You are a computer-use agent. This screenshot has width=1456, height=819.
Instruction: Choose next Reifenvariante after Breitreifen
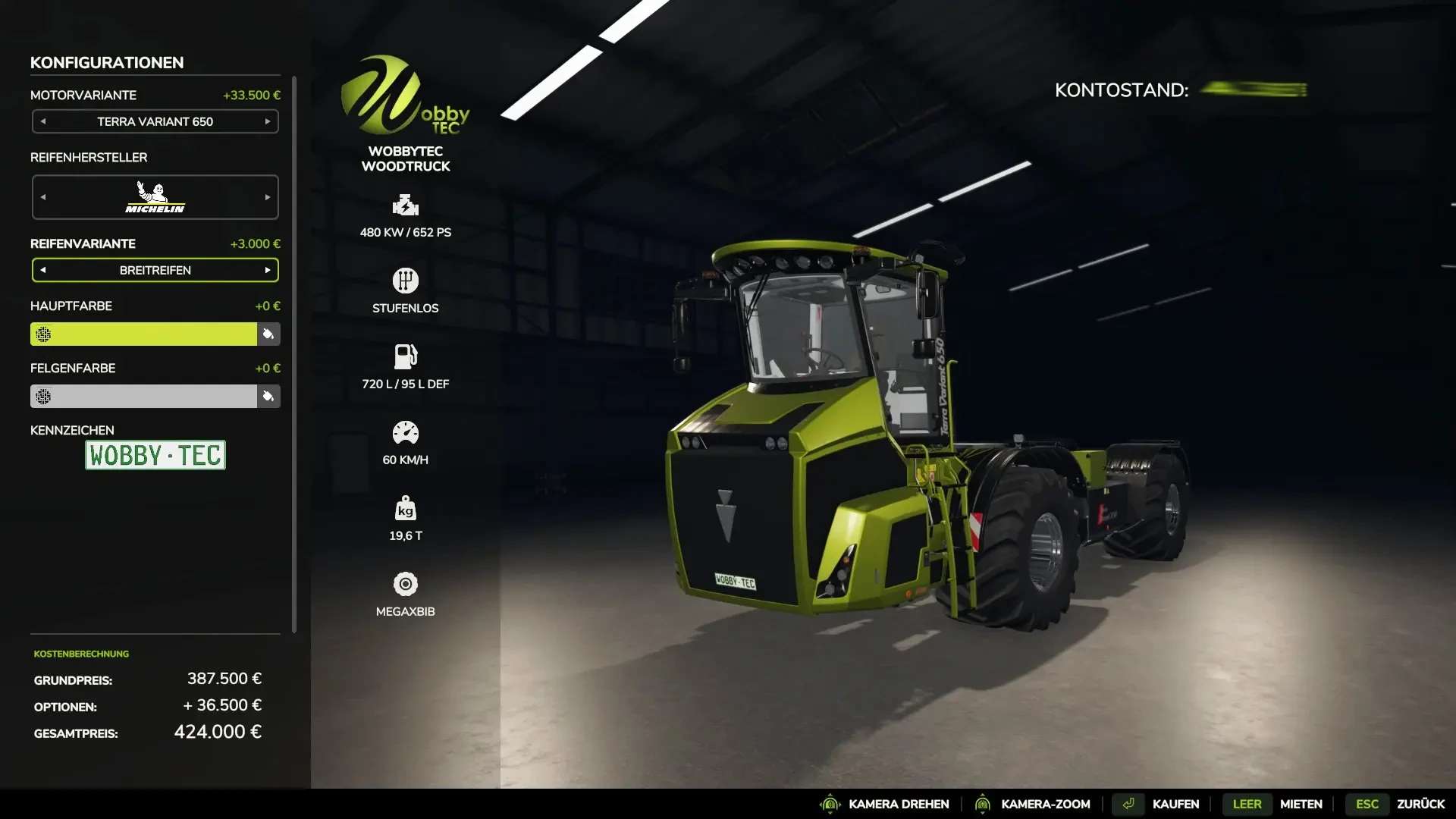click(268, 270)
